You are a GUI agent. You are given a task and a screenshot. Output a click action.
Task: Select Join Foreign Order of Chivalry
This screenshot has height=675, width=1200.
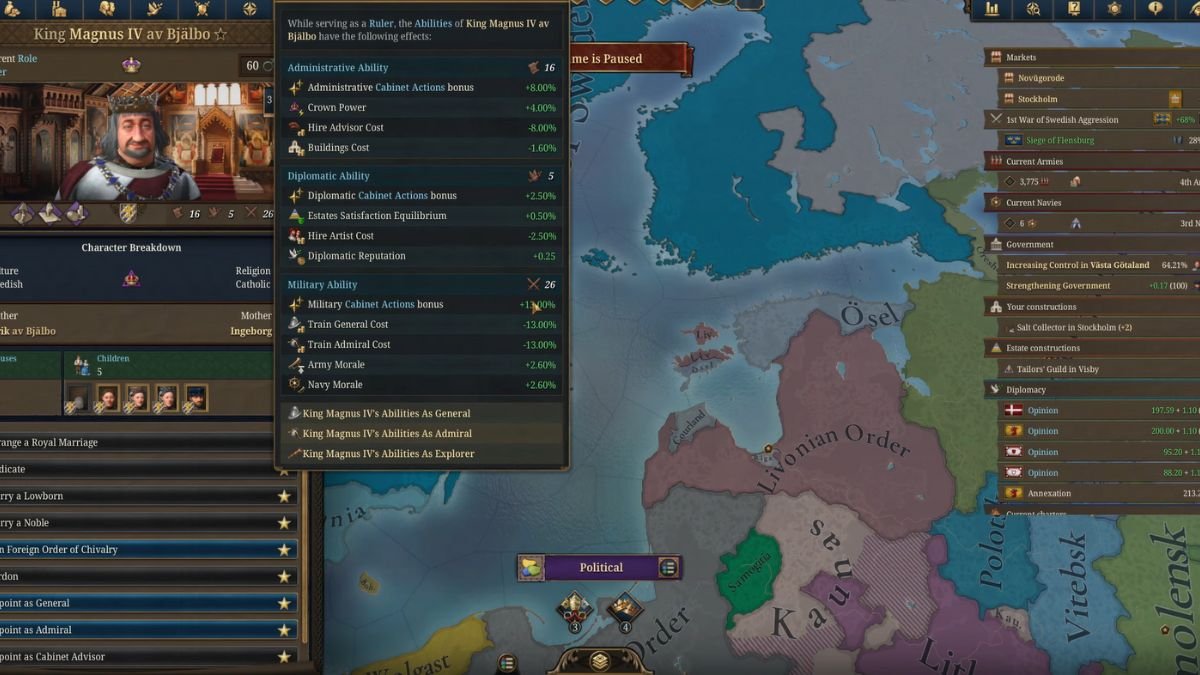tap(140, 549)
